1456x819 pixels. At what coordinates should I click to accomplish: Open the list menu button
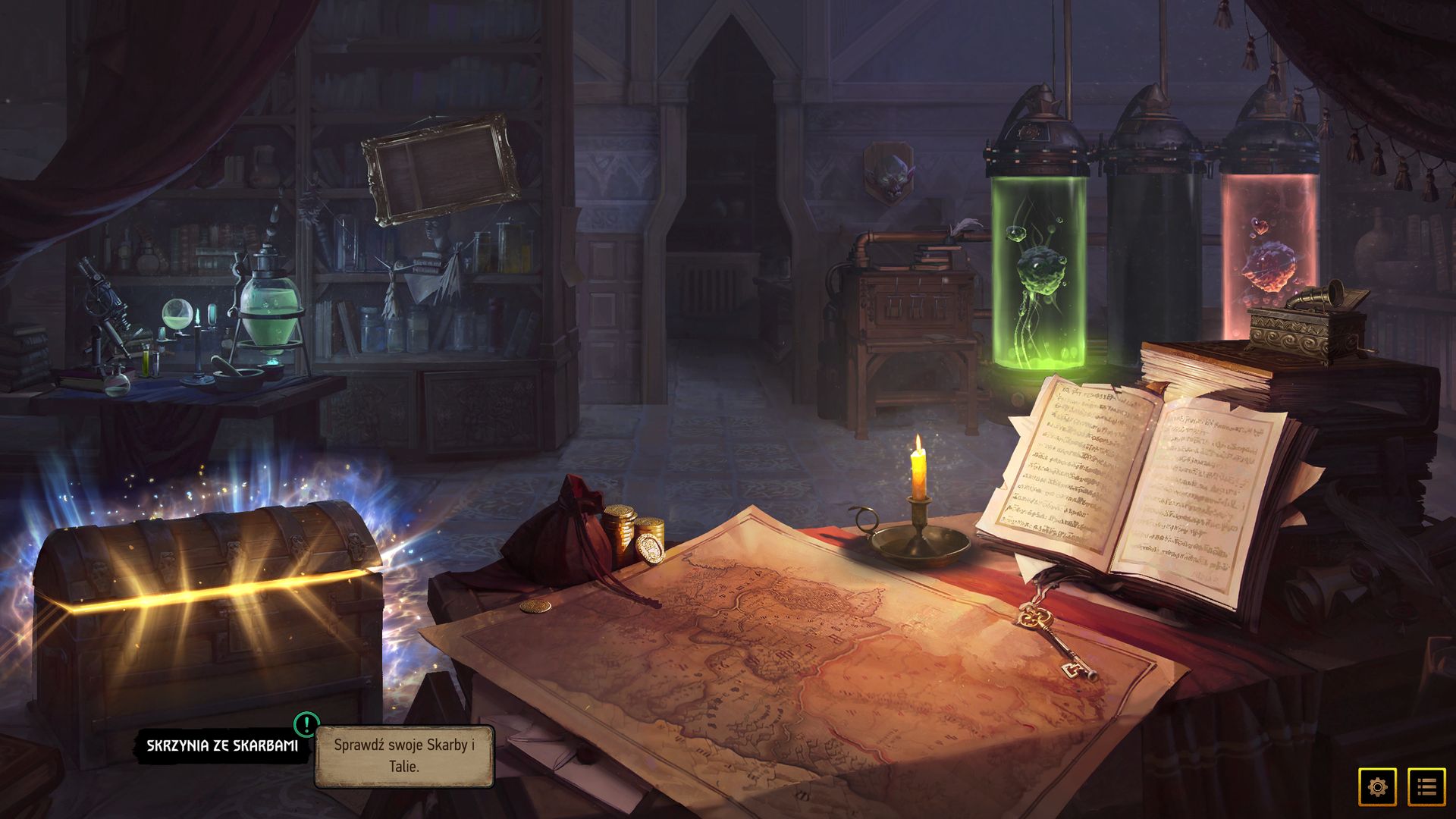tap(1426, 786)
